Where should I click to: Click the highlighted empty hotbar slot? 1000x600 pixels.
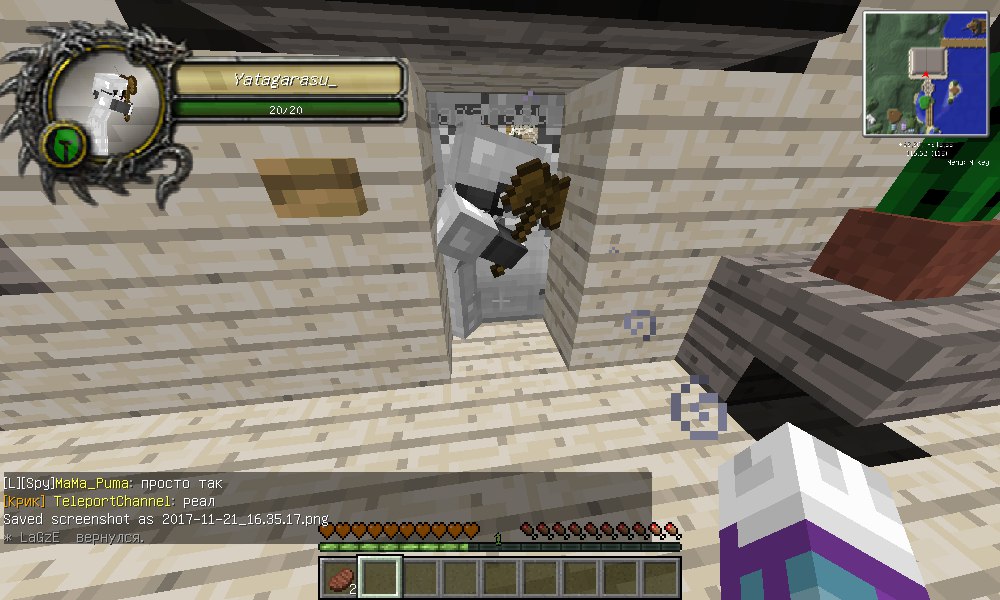point(379,578)
